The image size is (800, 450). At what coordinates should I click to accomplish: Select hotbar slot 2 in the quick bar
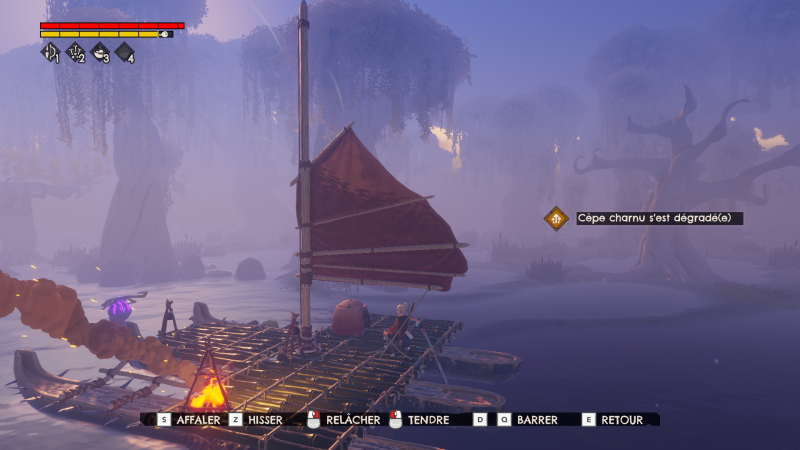coord(75,53)
